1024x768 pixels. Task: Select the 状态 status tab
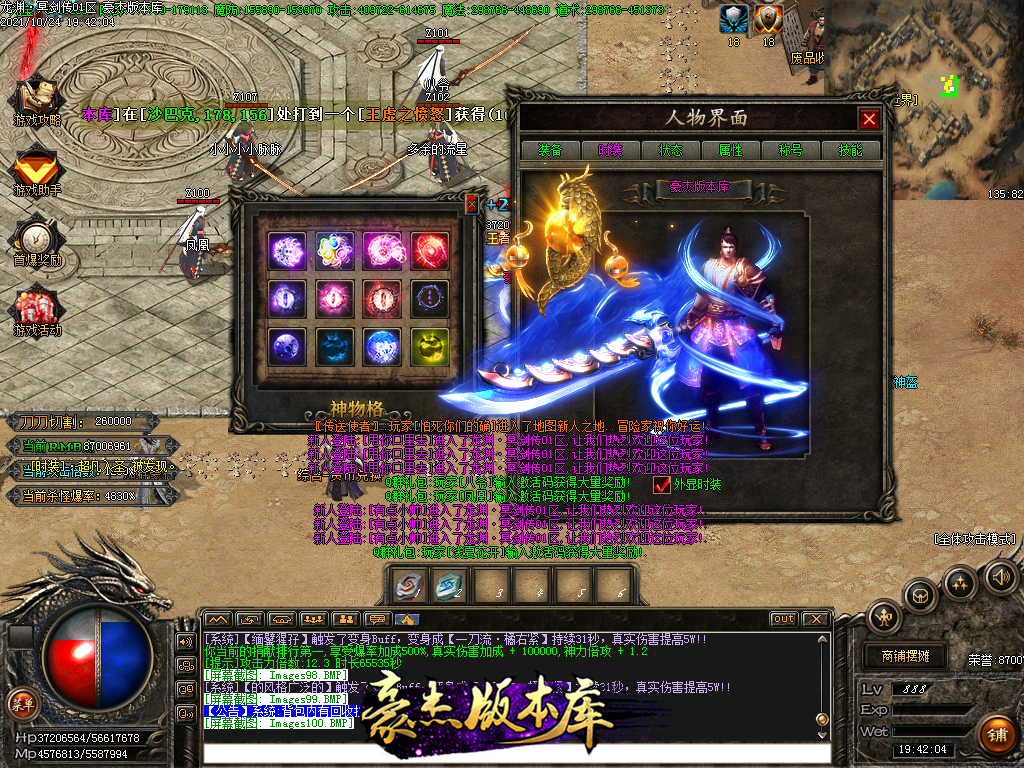(670, 150)
